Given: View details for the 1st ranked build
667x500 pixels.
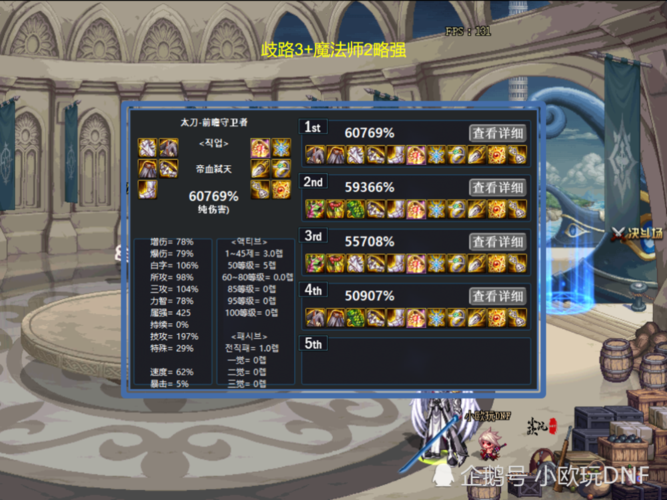Looking at the screenshot, I should pos(498,133).
